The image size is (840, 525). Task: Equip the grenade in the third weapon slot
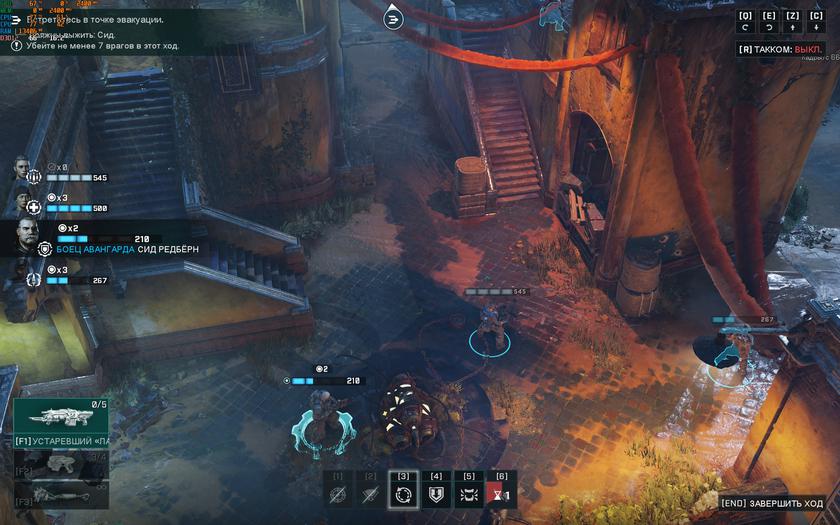pyautogui.click(x=61, y=496)
